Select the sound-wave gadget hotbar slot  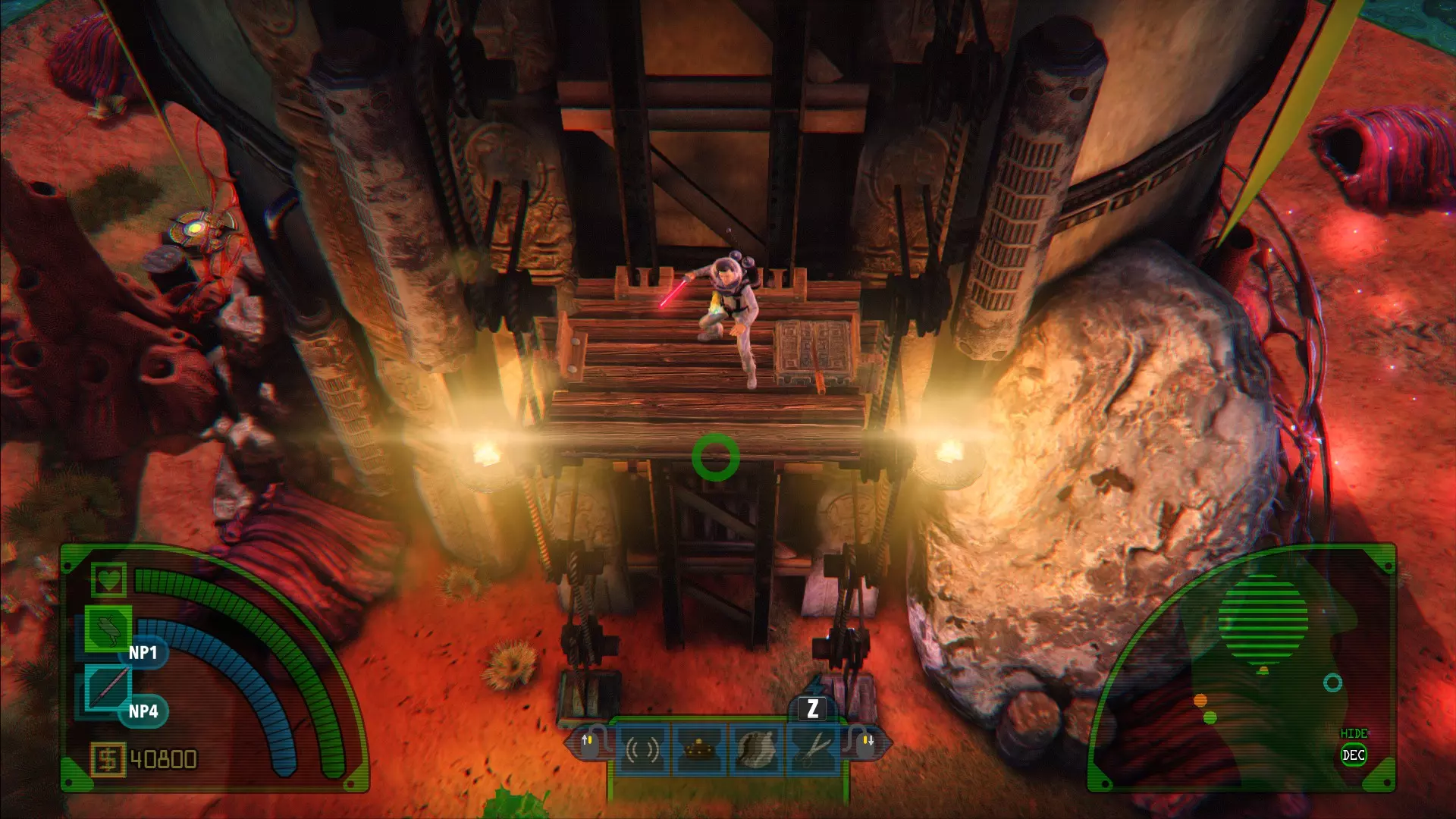[x=642, y=749]
